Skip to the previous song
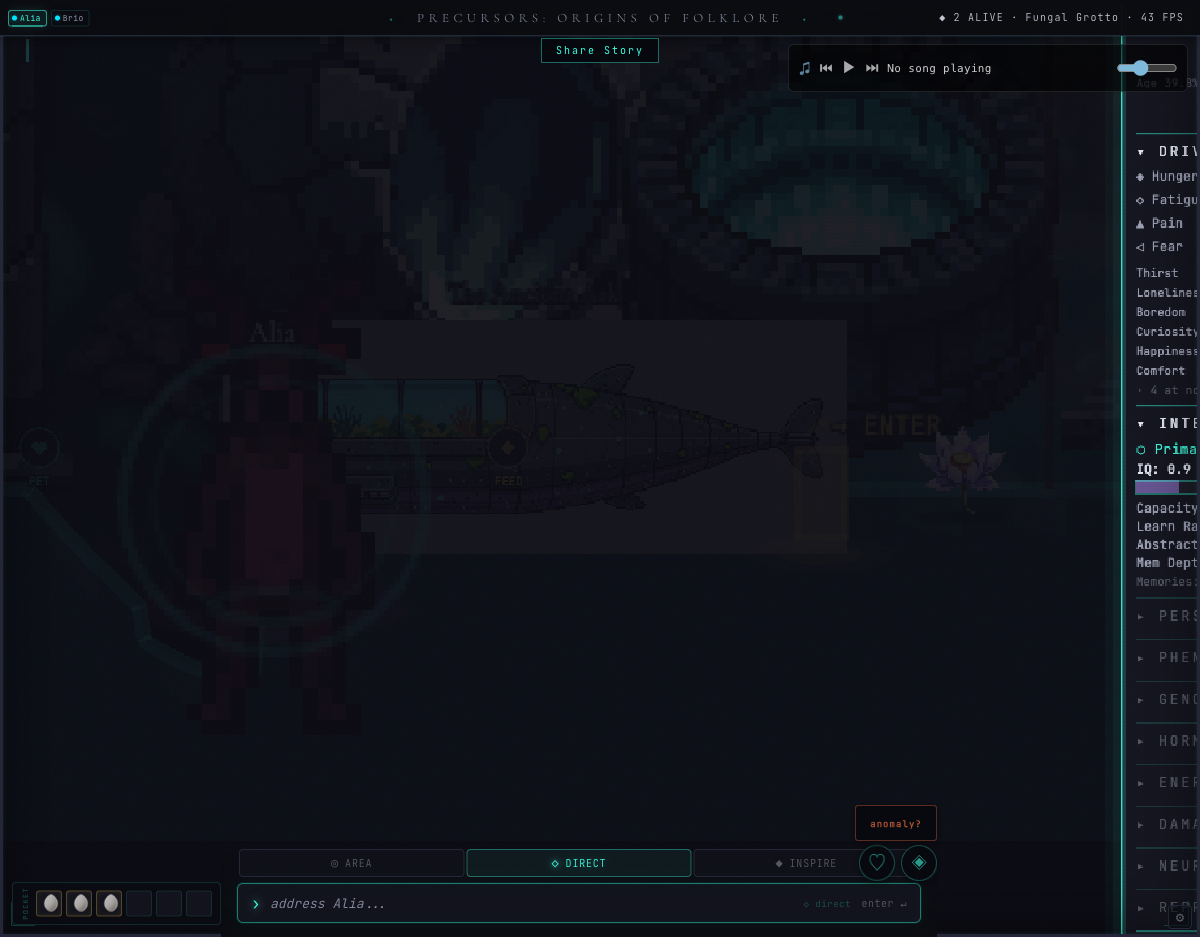Image resolution: width=1200 pixels, height=937 pixels. pos(826,68)
